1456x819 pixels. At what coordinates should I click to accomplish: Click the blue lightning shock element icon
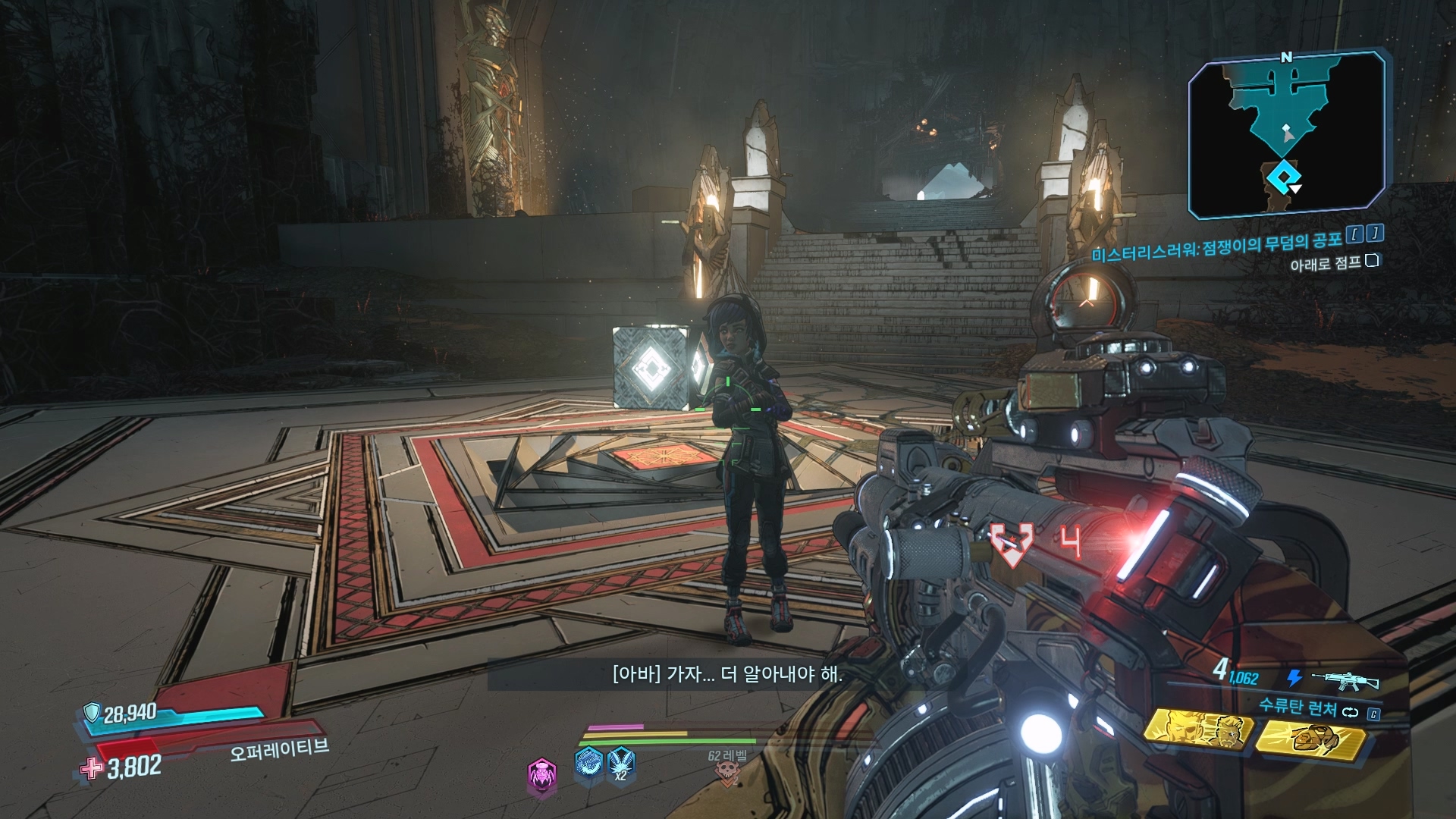[1294, 679]
